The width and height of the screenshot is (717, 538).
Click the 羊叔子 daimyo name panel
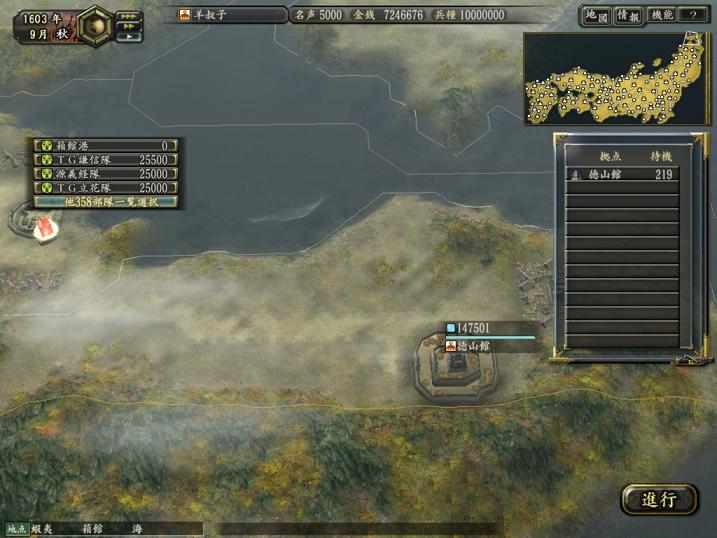tap(232, 15)
